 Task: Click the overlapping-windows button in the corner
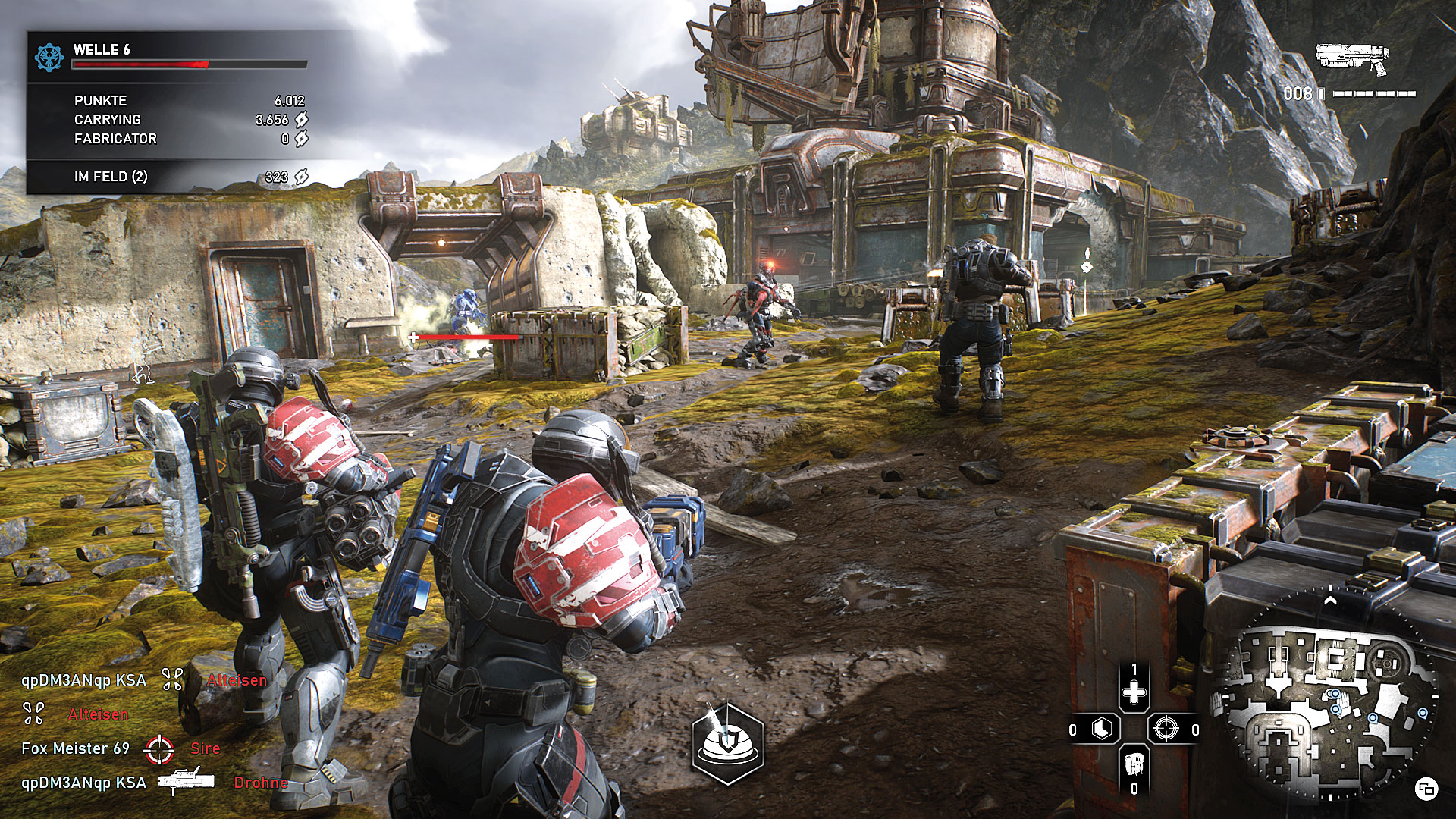pyautogui.click(x=1426, y=789)
